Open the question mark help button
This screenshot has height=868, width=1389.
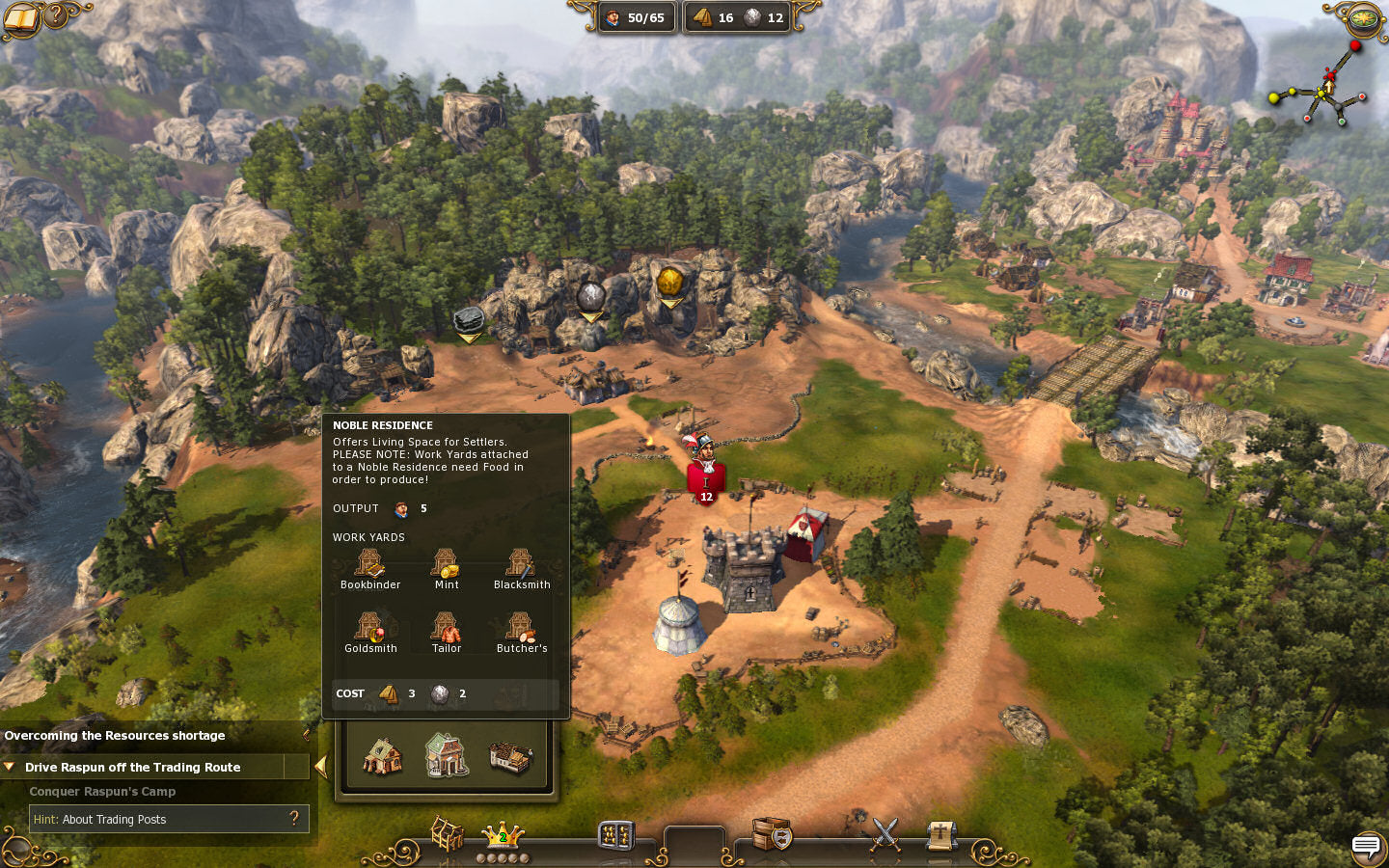(x=57, y=14)
